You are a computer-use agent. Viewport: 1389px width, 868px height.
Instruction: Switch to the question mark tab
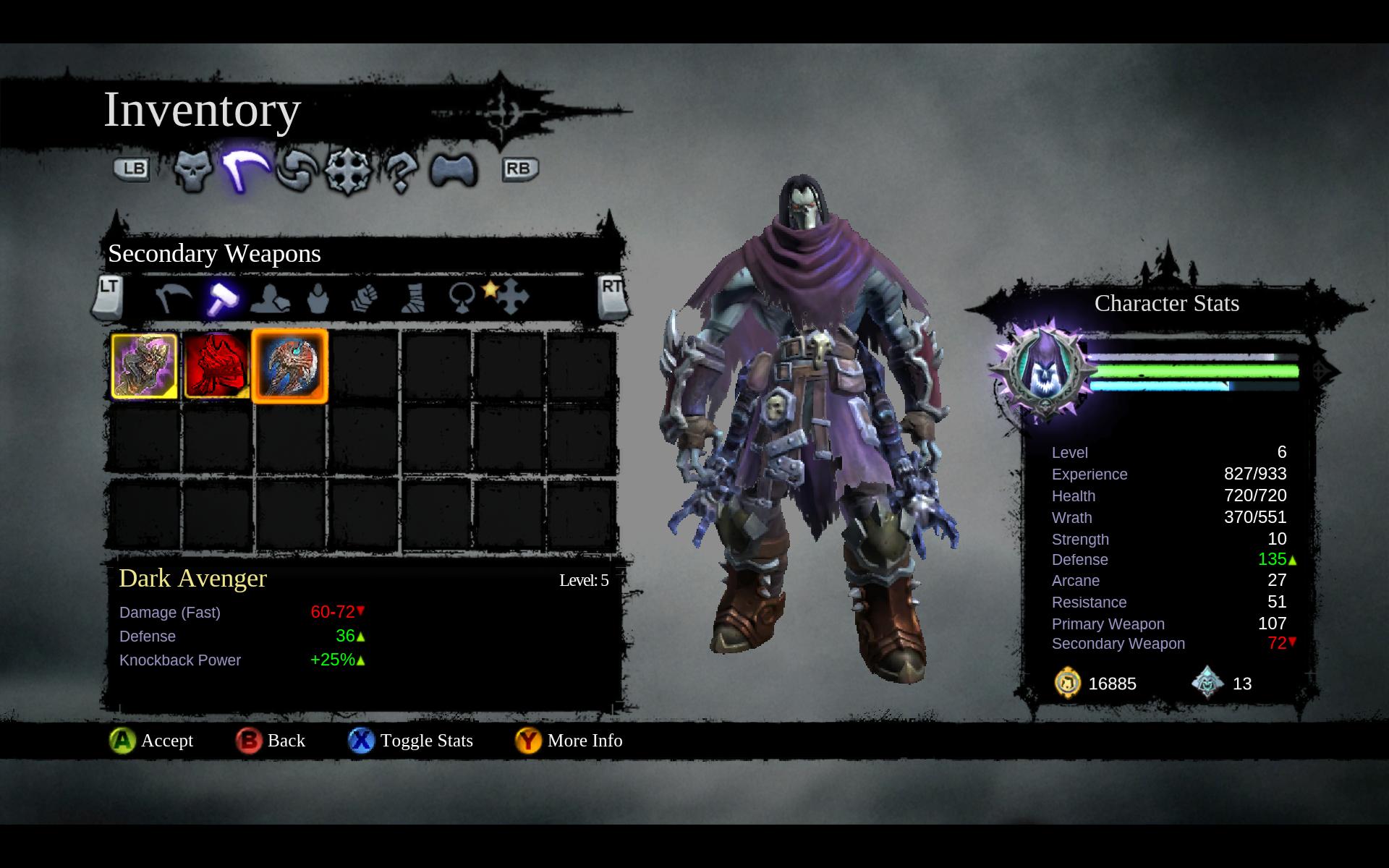pyautogui.click(x=400, y=171)
